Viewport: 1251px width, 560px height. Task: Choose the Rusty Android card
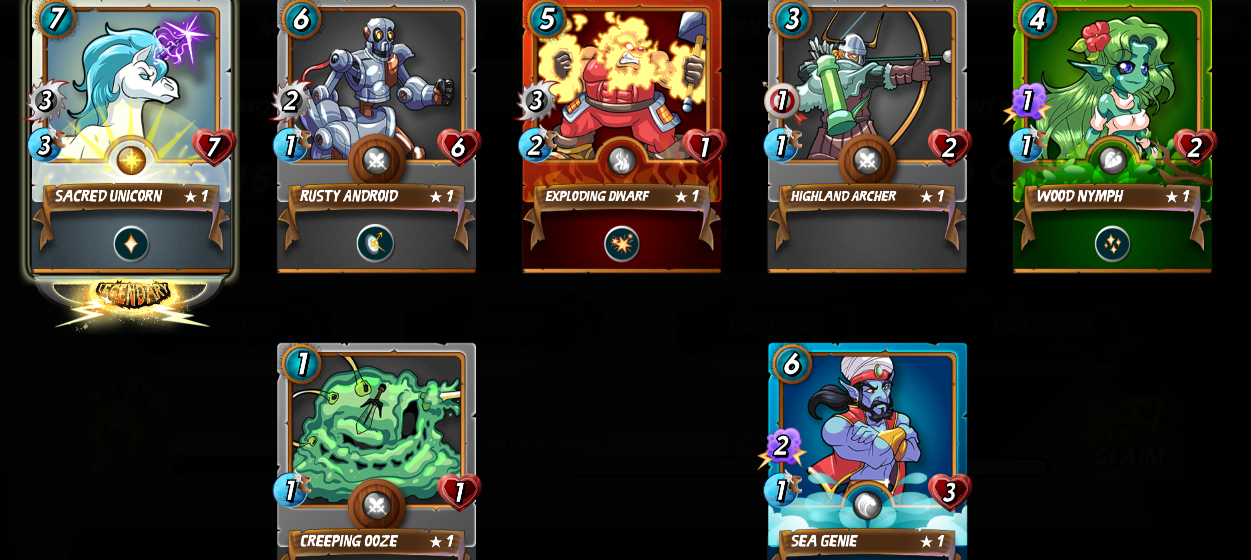click(376, 90)
